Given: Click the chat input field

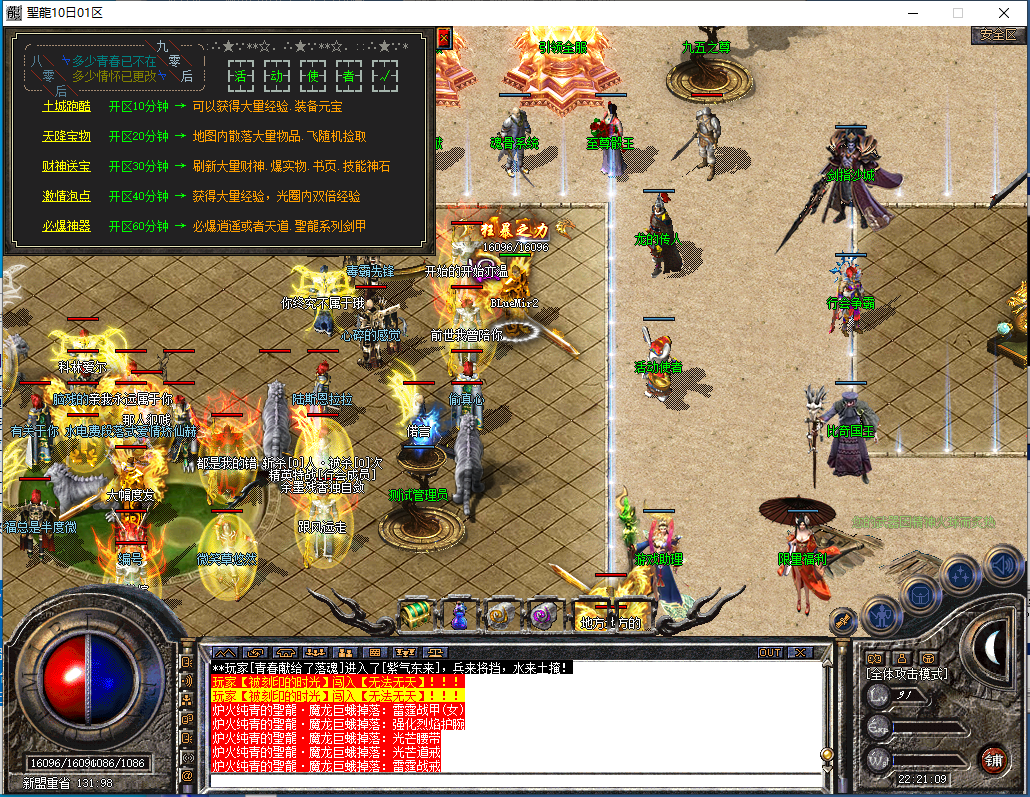Looking at the screenshot, I should [510, 781].
